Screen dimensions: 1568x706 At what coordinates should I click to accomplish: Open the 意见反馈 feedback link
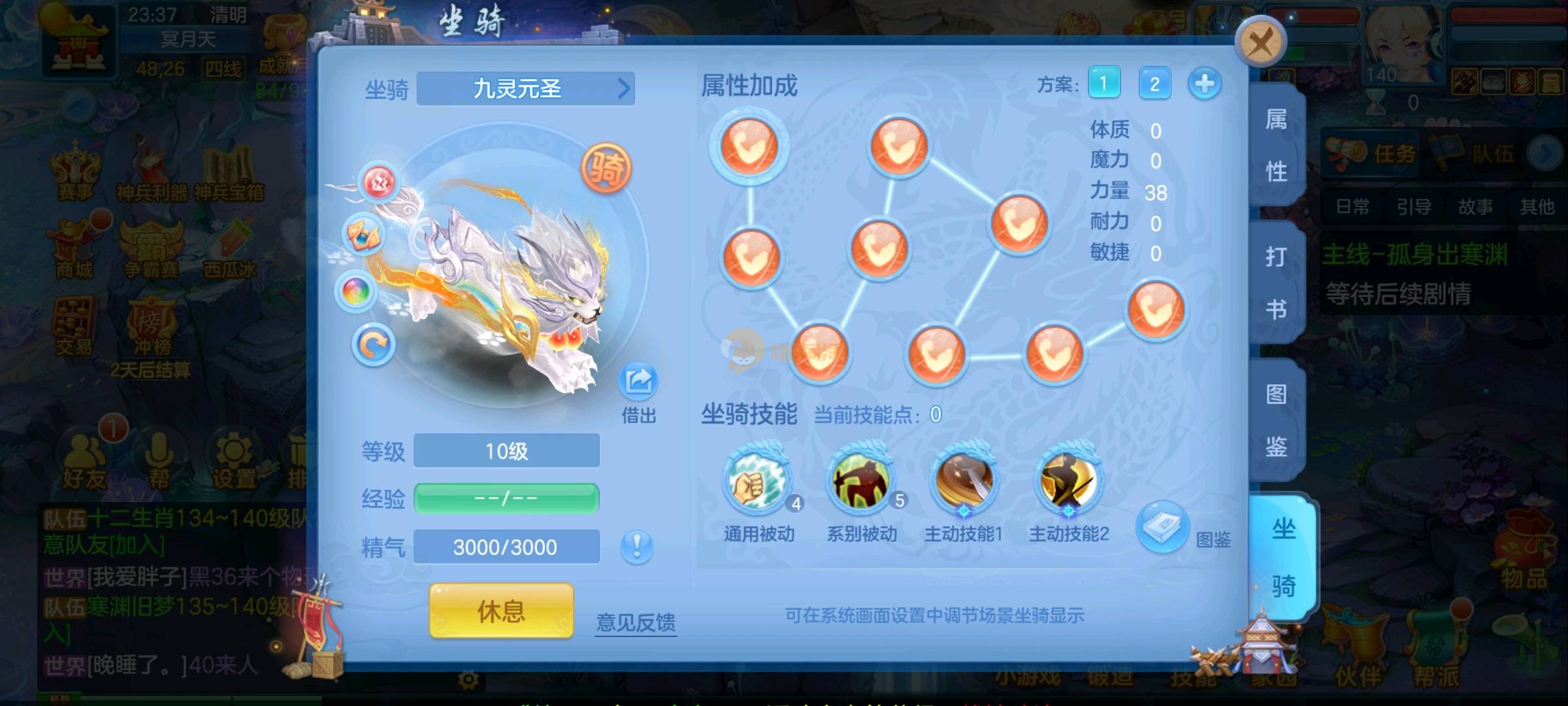[636, 622]
